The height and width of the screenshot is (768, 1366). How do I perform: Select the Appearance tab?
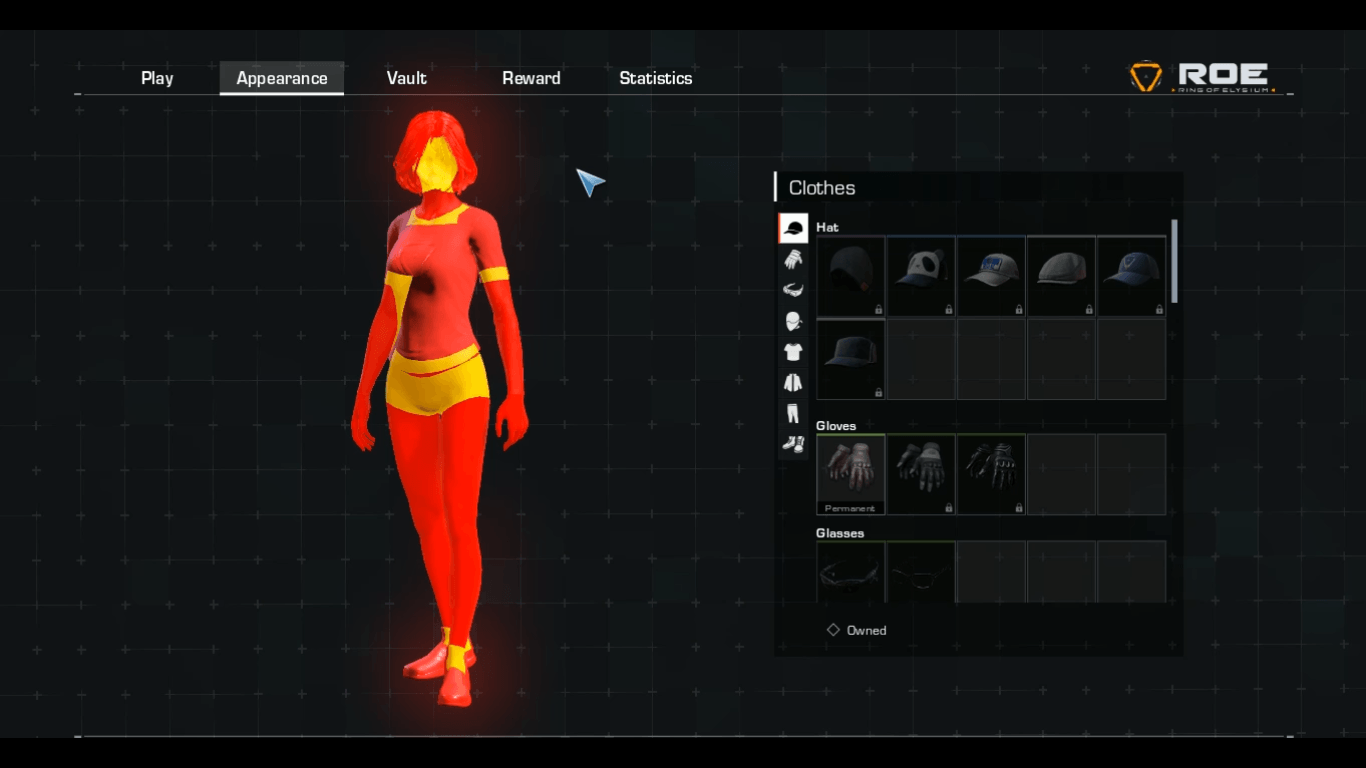coord(282,78)
